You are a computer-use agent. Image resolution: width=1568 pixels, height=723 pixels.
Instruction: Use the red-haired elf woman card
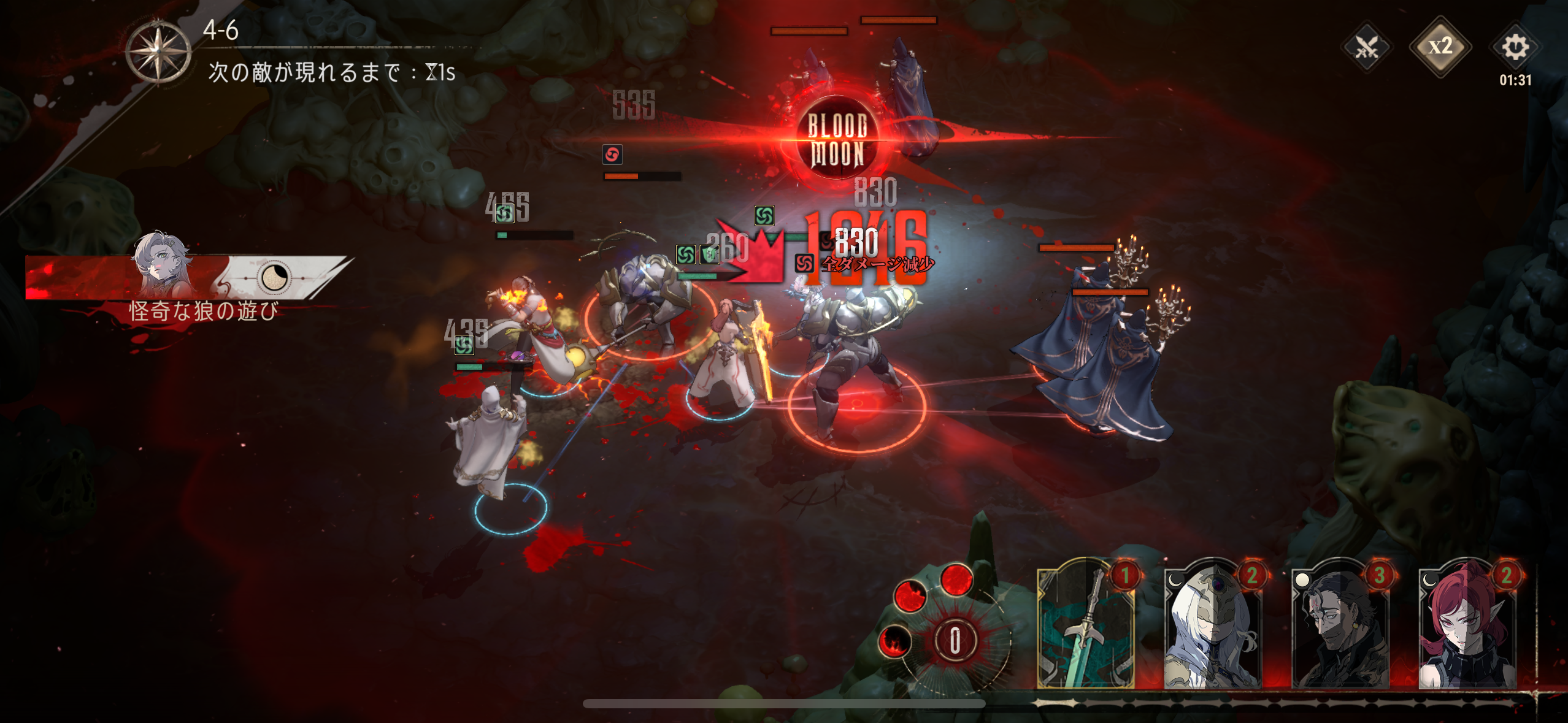pos(1467,625)
